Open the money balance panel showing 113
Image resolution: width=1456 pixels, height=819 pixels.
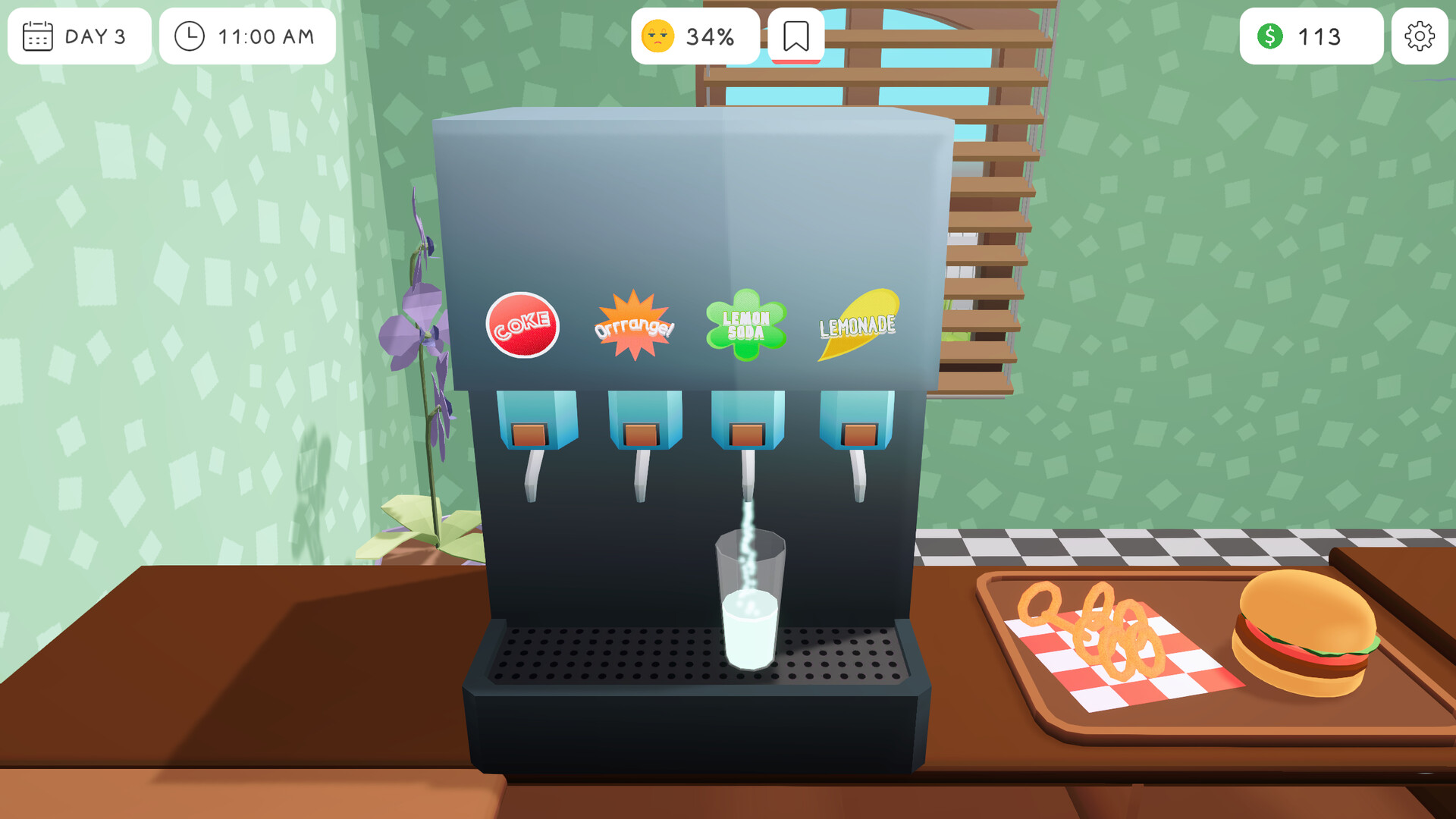1310,36
